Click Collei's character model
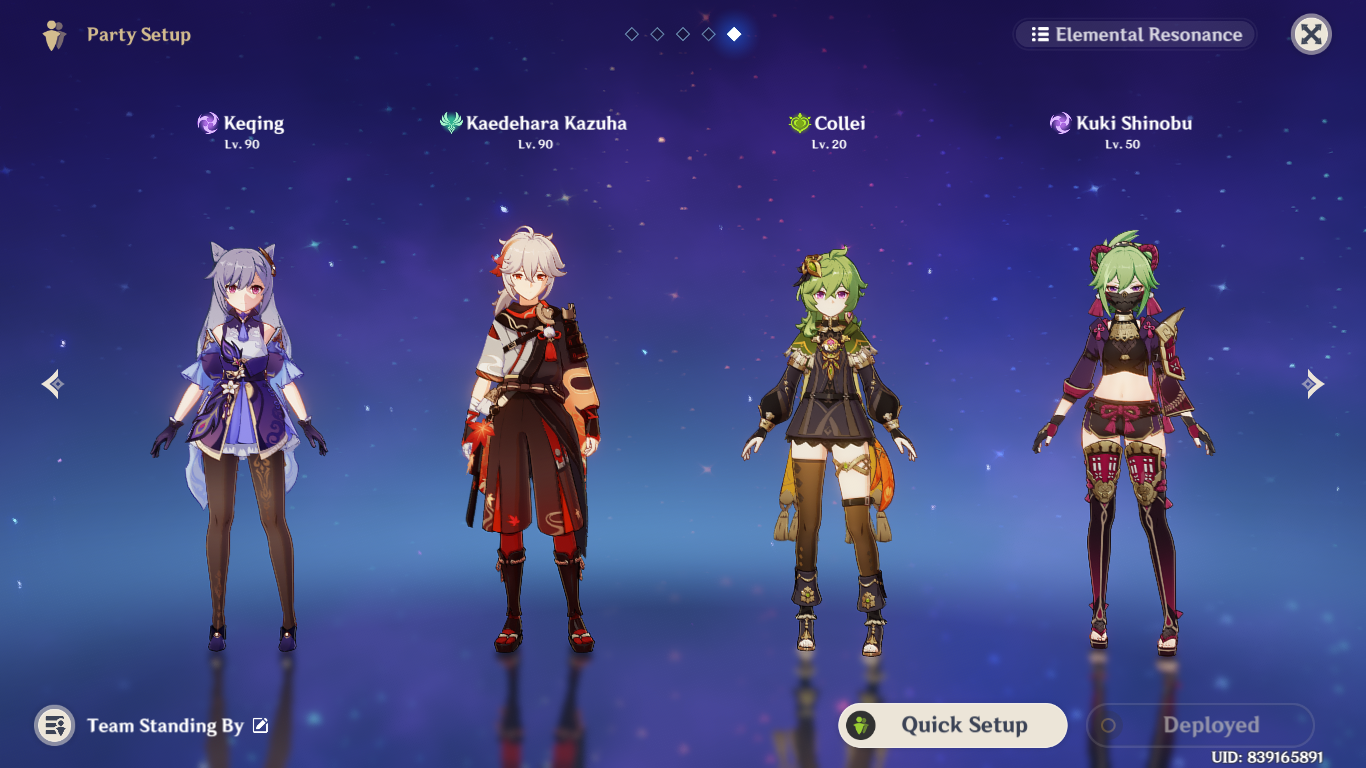Viewport: 1366px width, 768px height. pyautogui.click(x=830, y=430)
